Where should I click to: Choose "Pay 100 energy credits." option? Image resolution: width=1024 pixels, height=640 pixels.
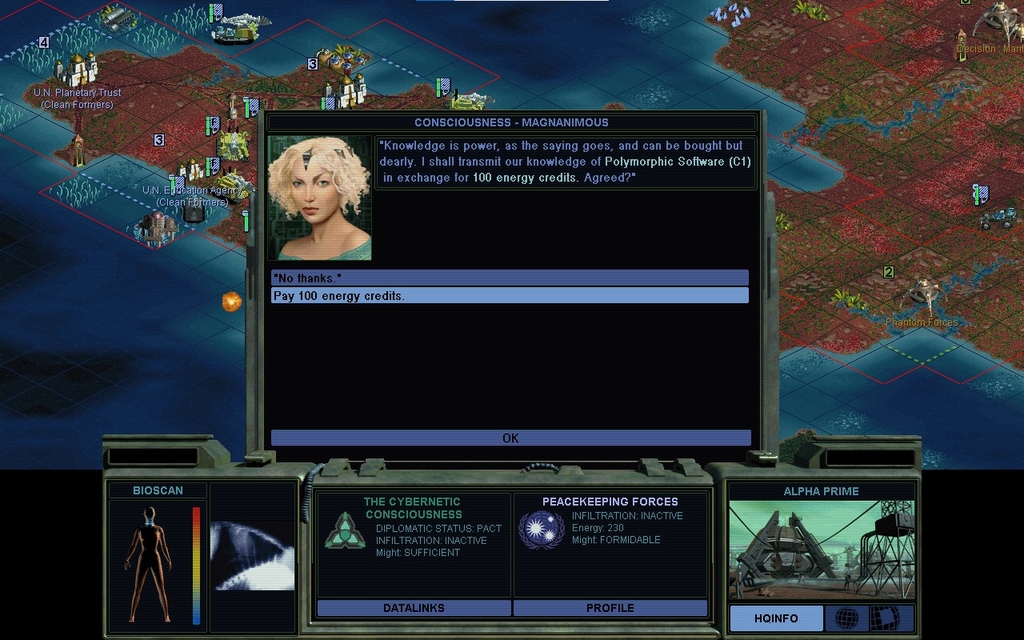tap(509, 296)
